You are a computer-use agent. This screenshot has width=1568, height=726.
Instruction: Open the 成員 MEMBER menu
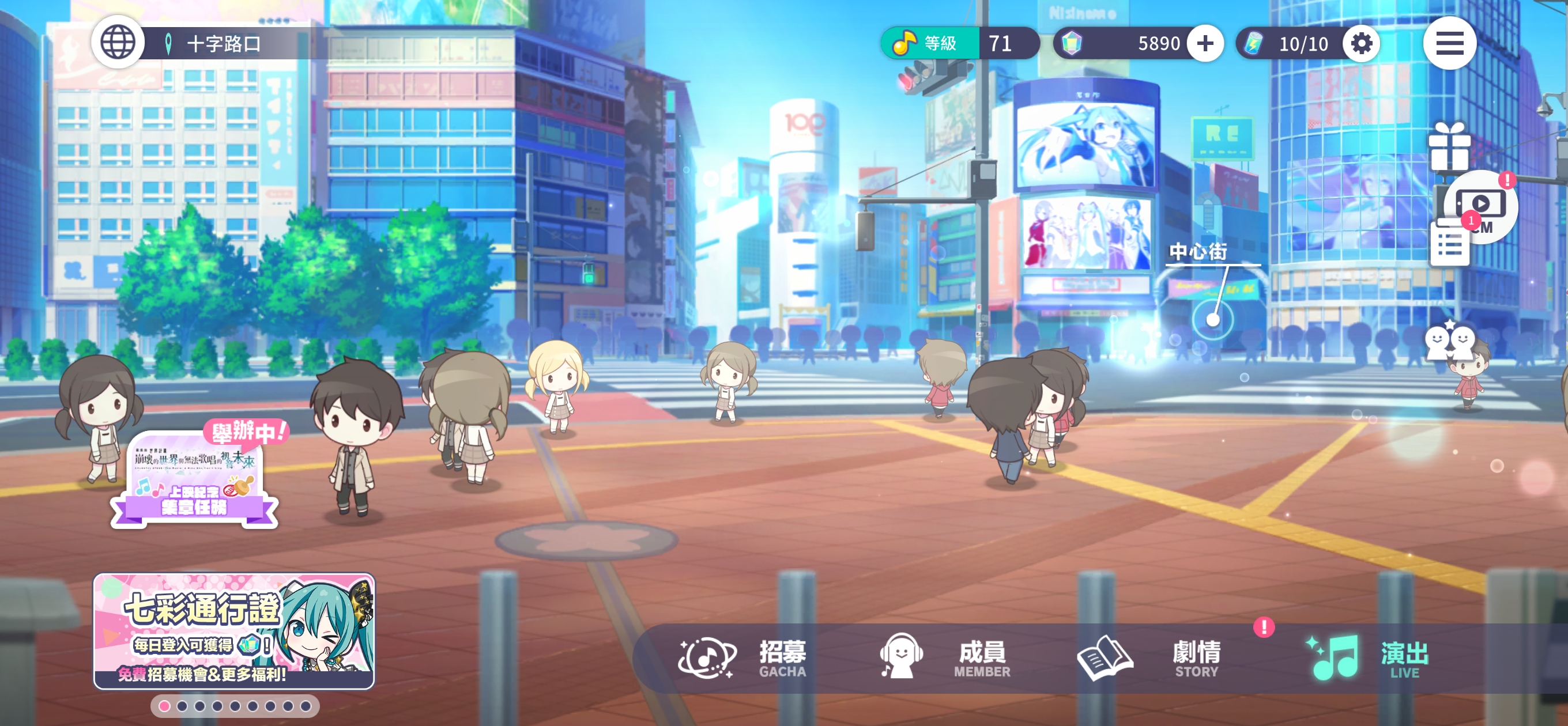(x=945, y=658)
